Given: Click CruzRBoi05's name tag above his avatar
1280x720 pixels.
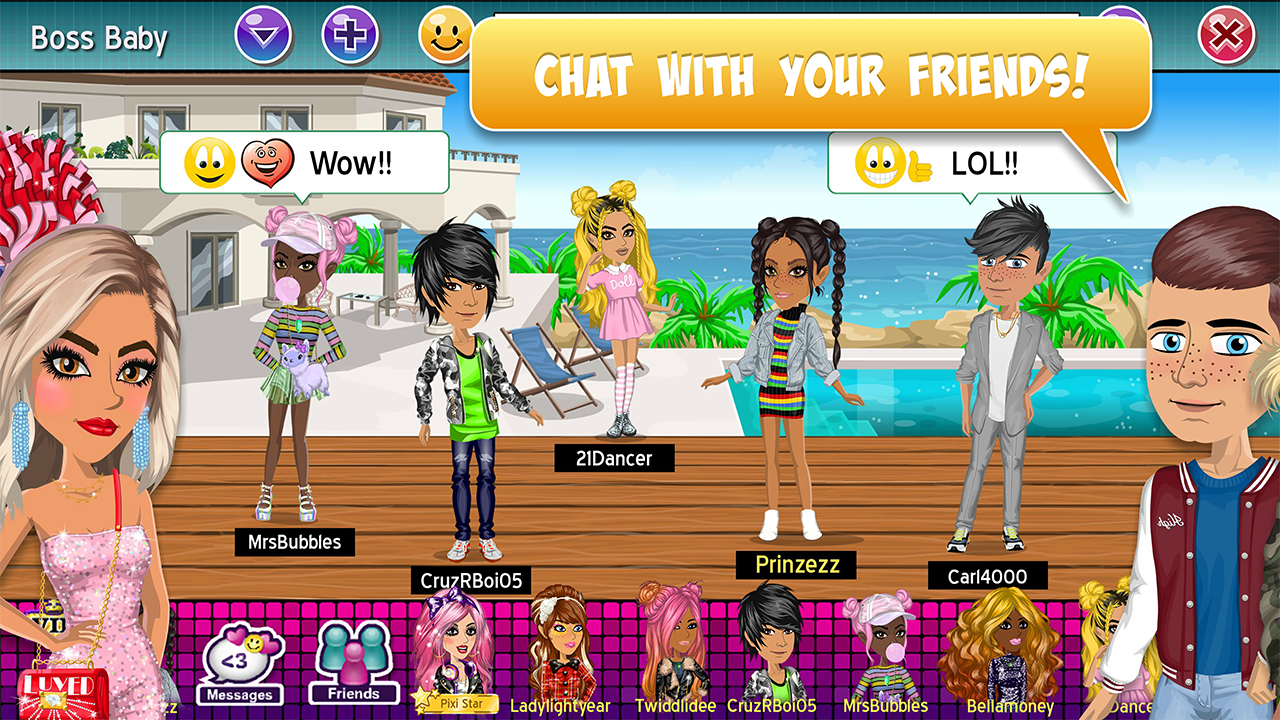Looking at the screenshot, I should pos(474,578).
